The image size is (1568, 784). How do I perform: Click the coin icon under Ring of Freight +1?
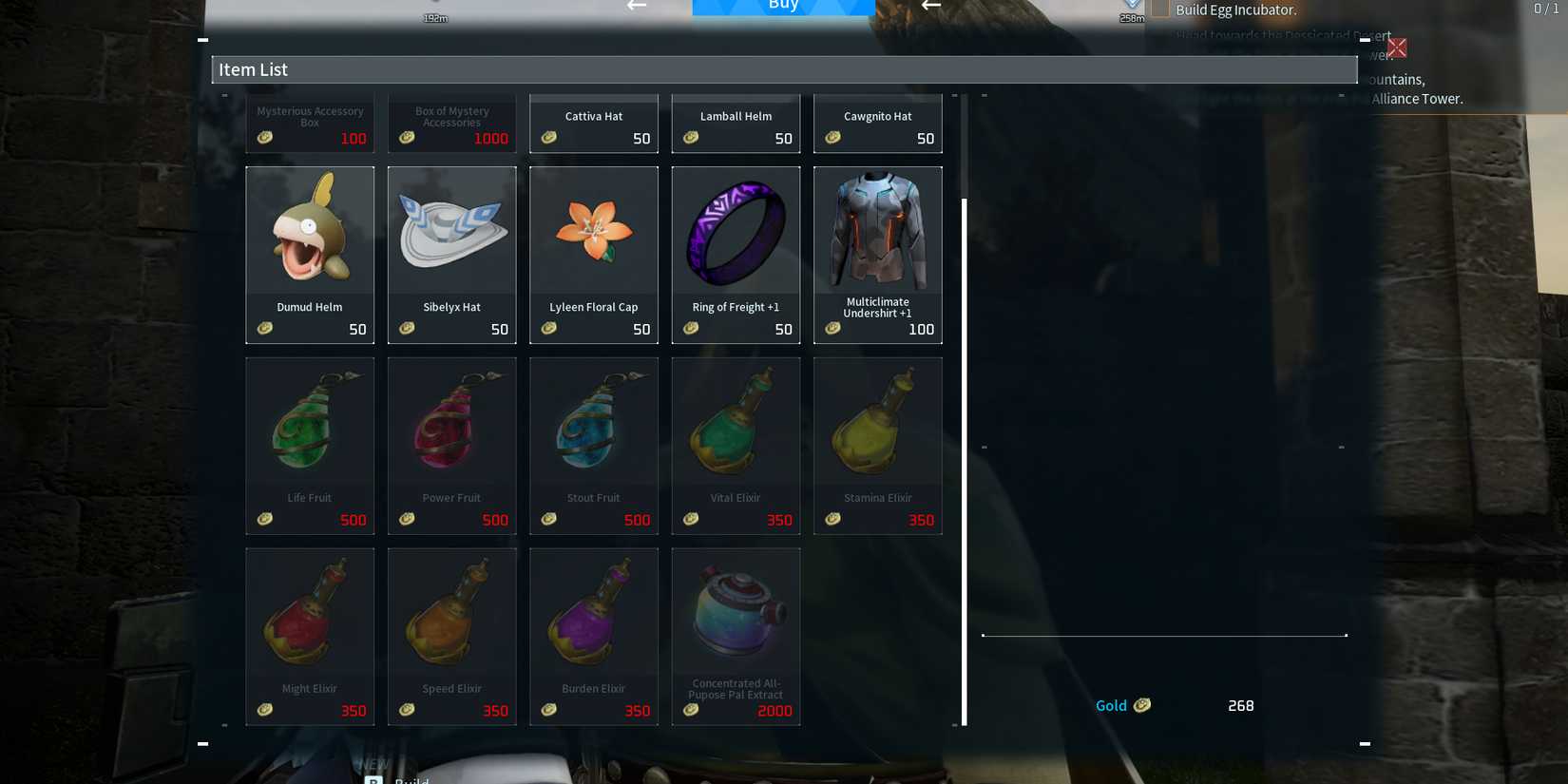click(x=691, y=329)
